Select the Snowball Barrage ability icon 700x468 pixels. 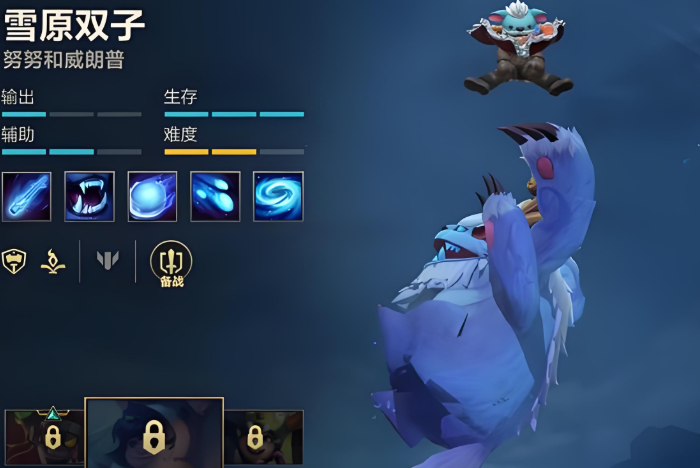[x=215, y=196]
